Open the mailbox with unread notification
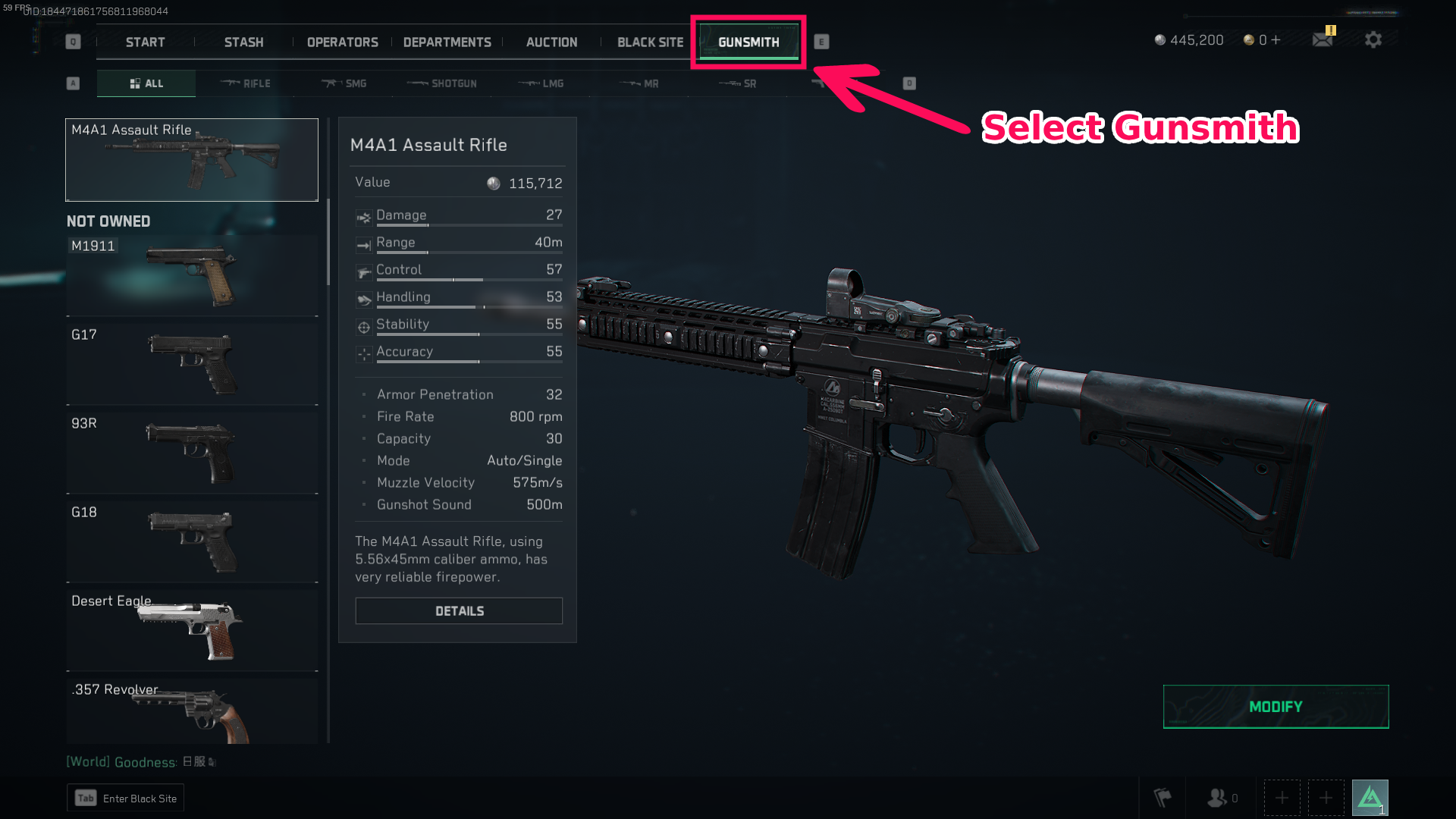The image size is (1456, 819). pyautogui.click(x=1322, y=40)
